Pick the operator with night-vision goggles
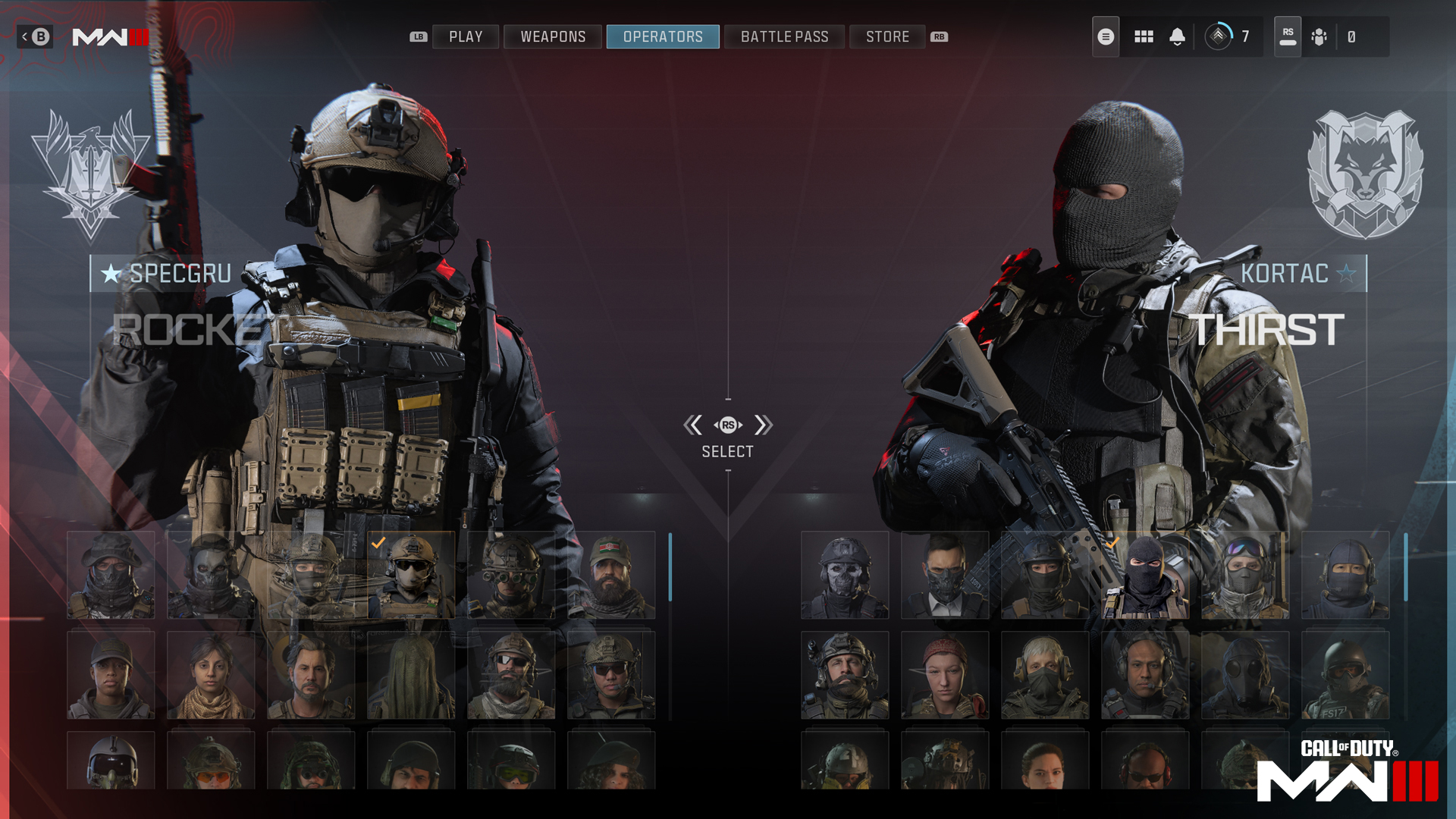Image resolution: width=1456 pixels, height=819 pixels. 511,575
